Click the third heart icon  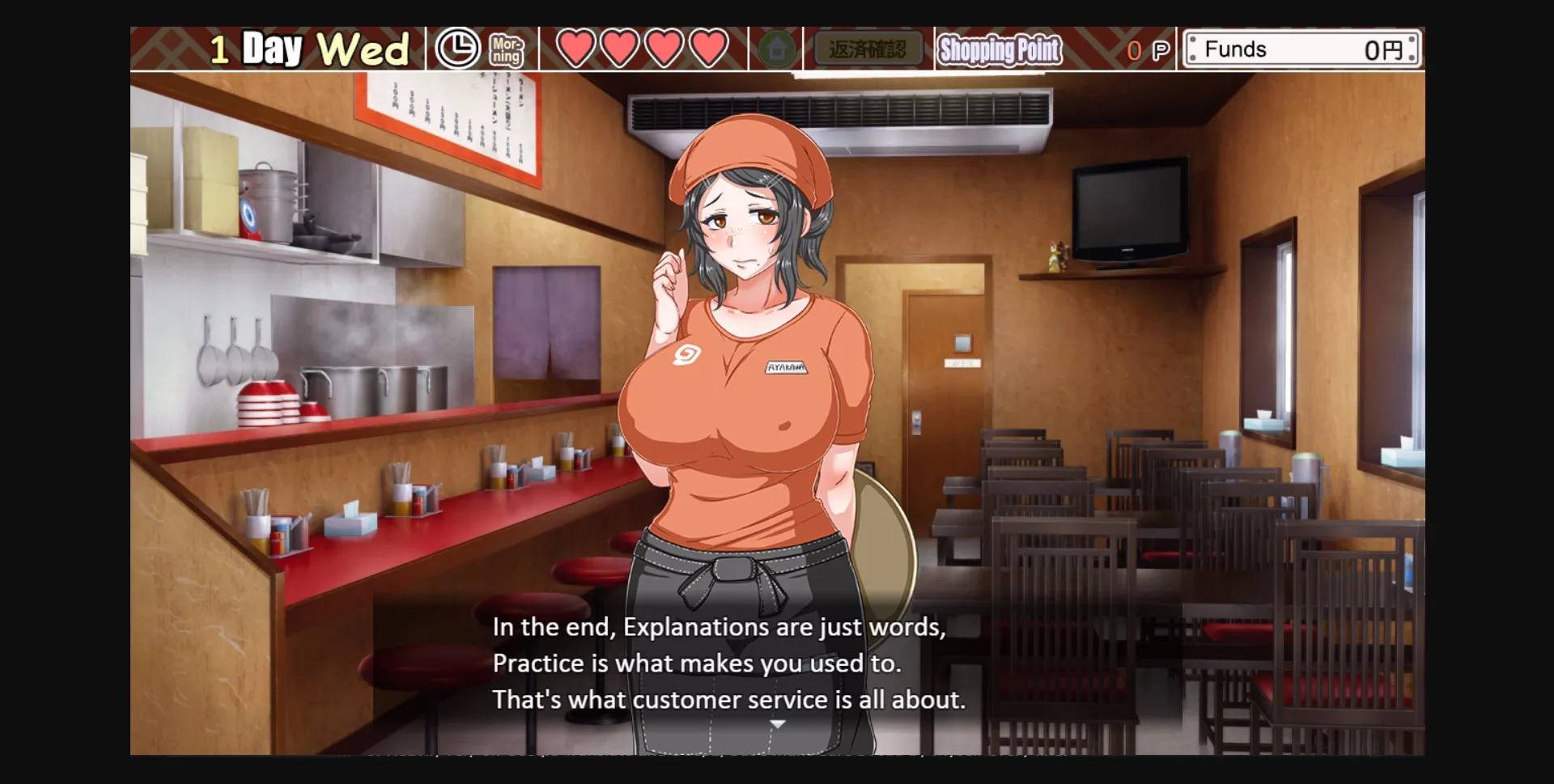(x=665, y=49)
